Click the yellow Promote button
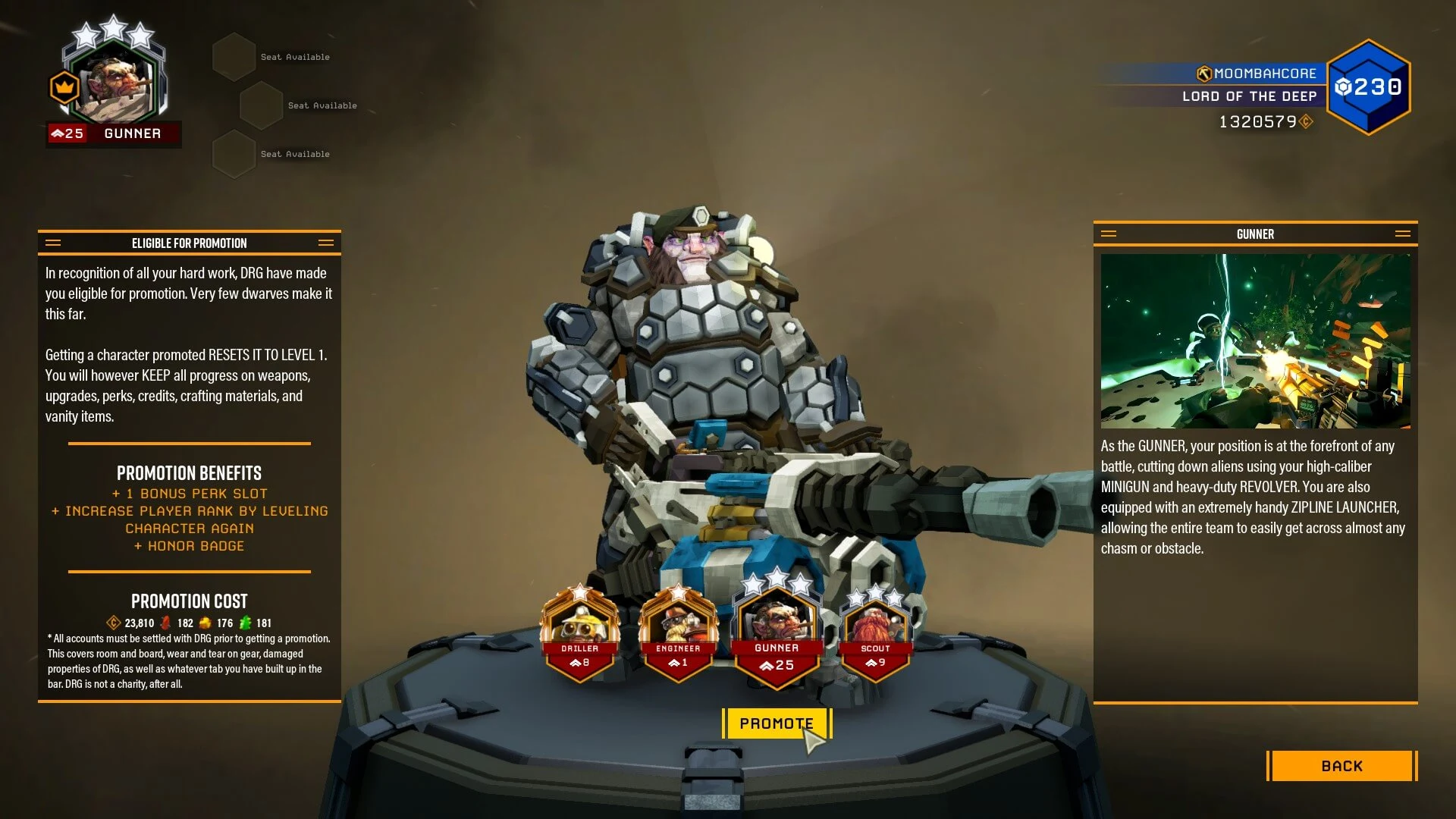The width and height of the screenshot is (1456, 819). point(776,723)
